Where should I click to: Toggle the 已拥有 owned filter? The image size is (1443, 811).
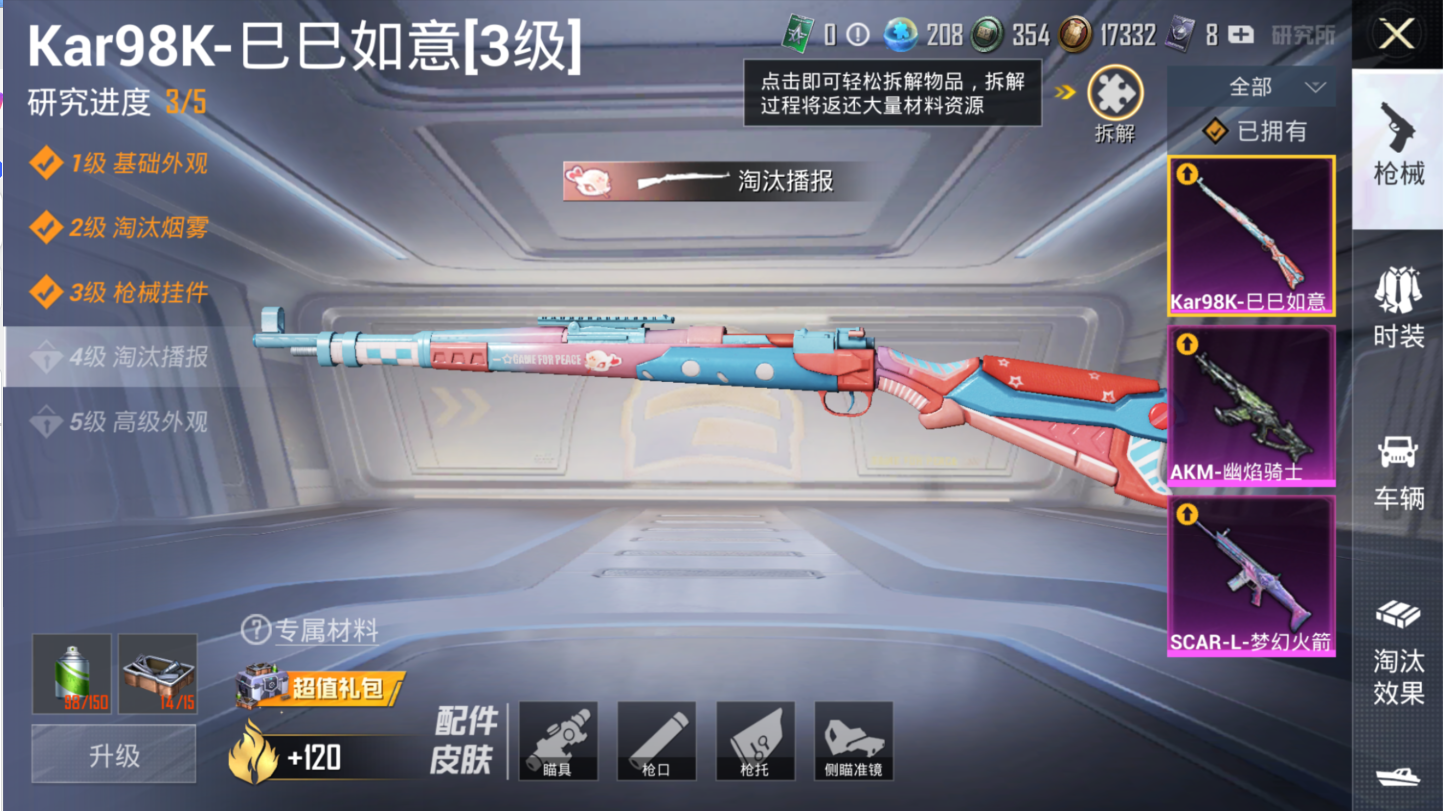(1258, 131)
